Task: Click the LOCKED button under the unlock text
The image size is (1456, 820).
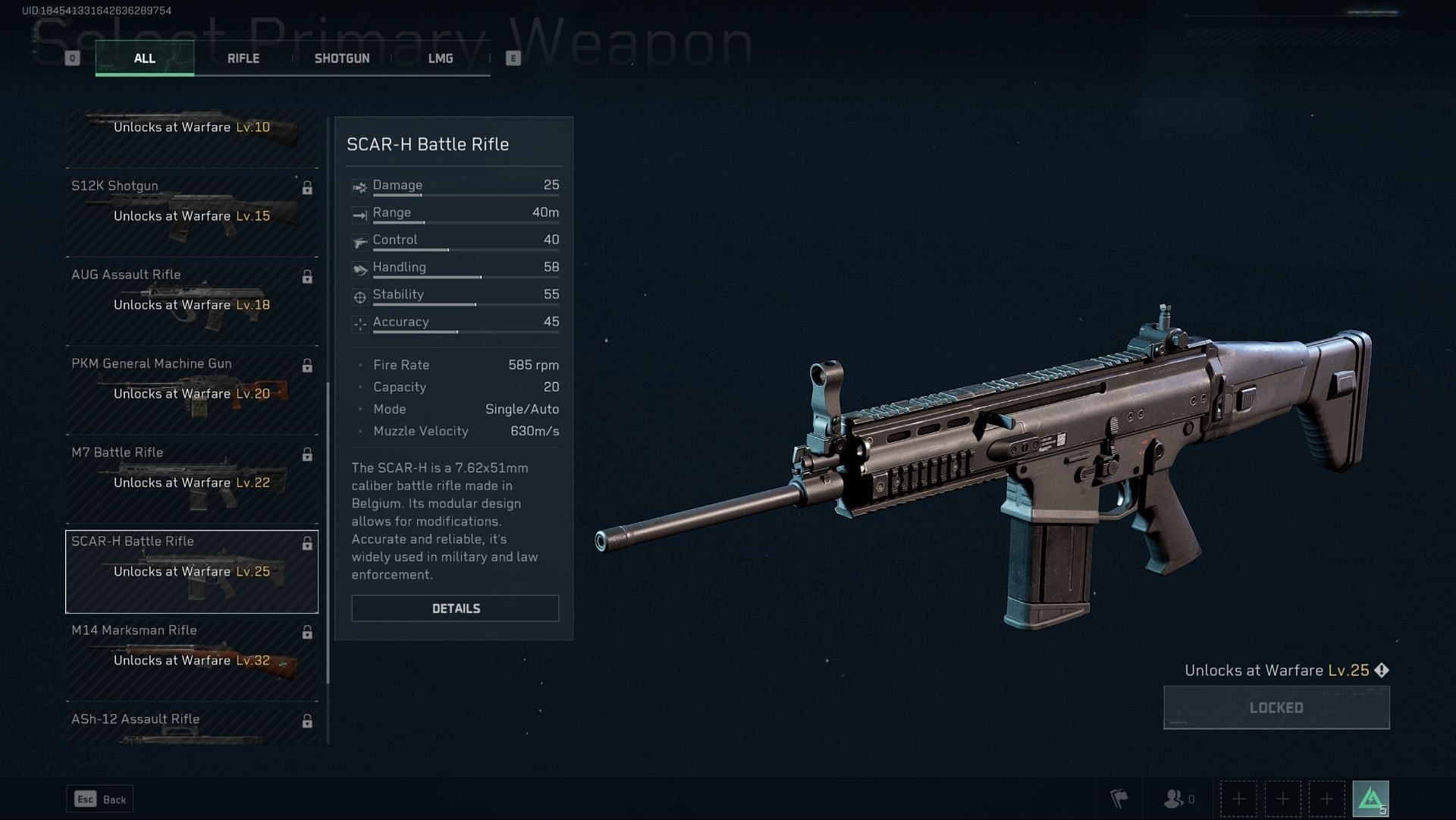Action: tap(1276, 706)
